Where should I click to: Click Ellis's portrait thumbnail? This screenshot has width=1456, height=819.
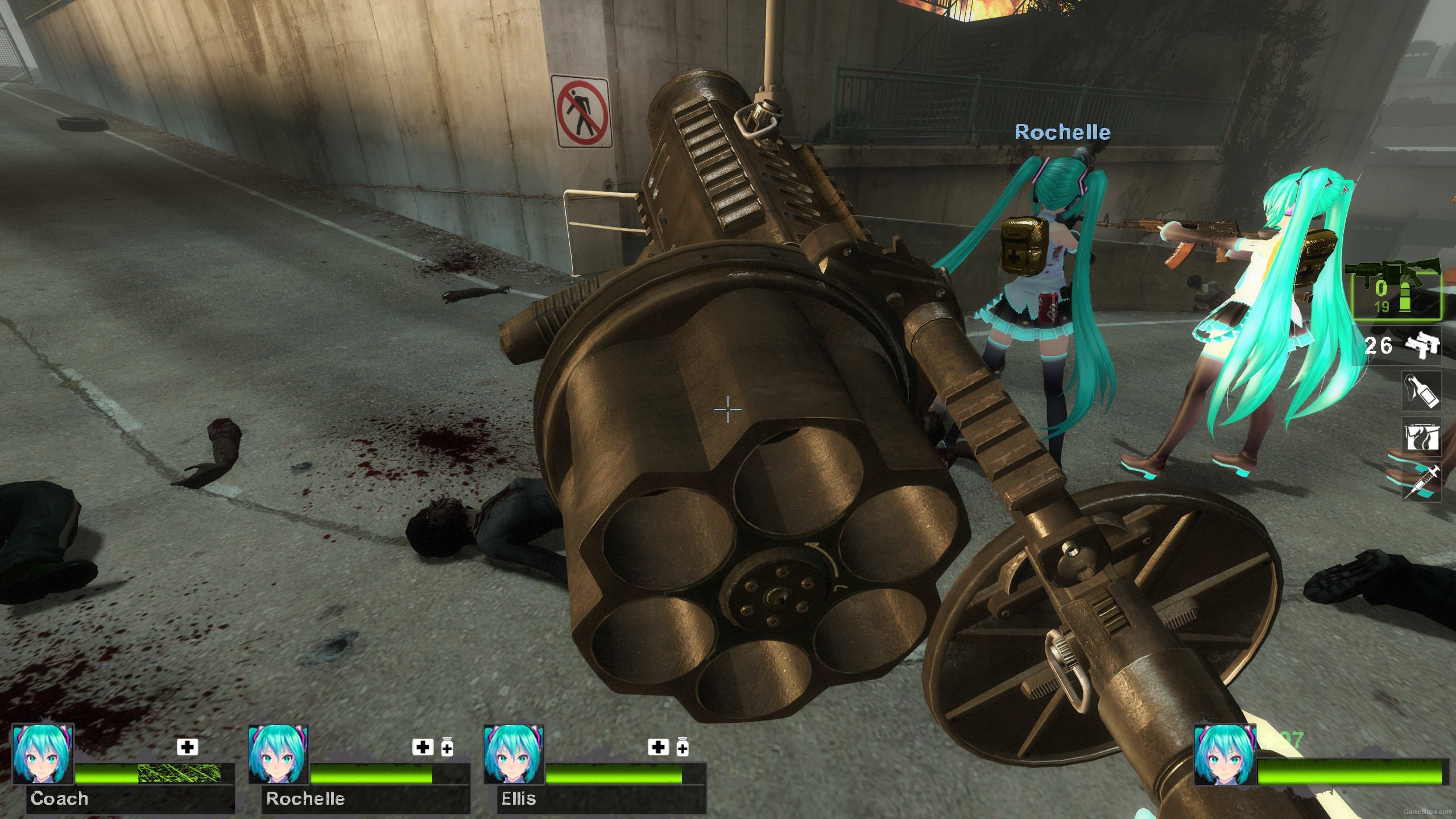[x=512, y=756]
